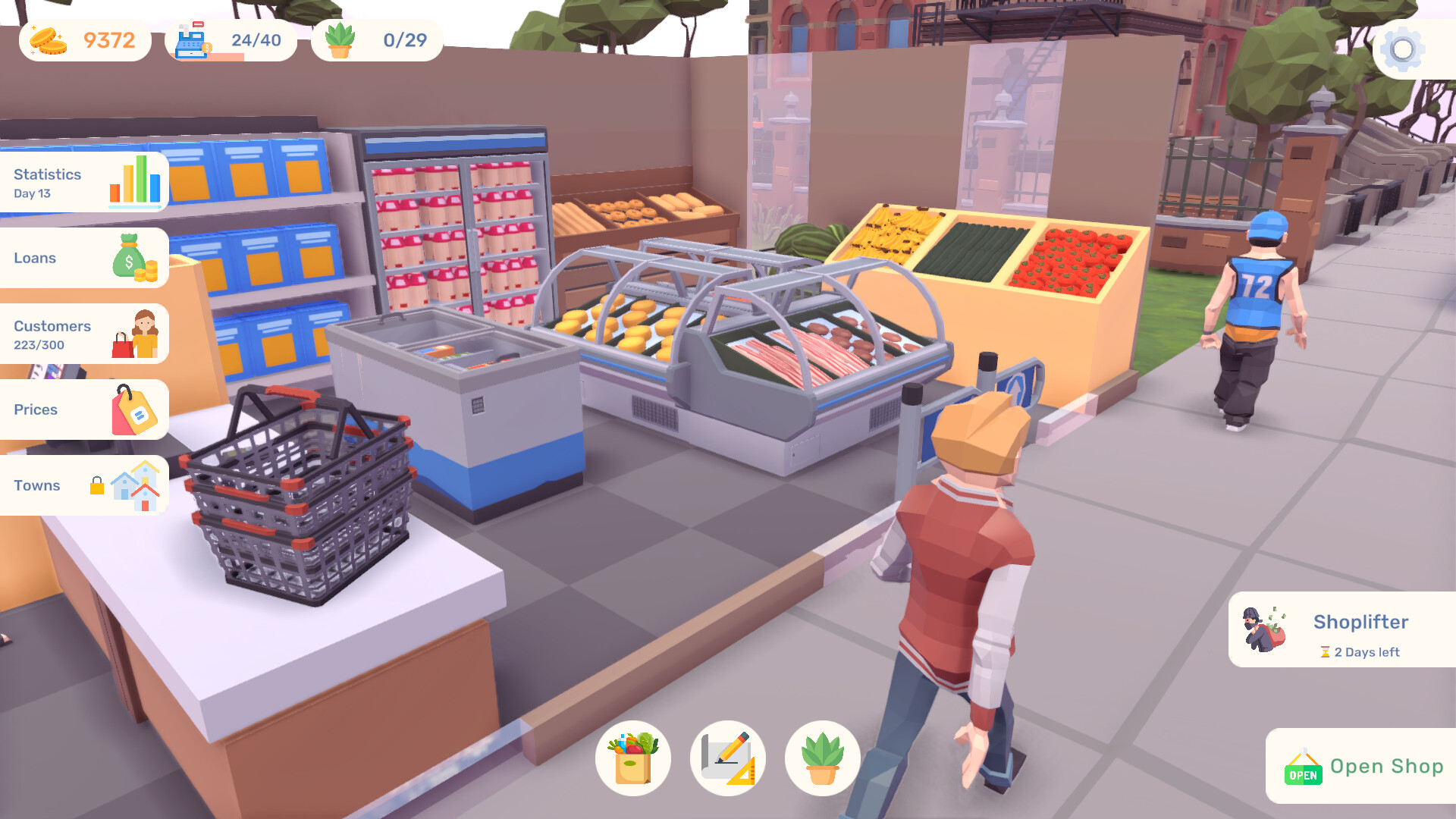The image size is (1456, 819).
Task: Select the Loans money bag icon
Action: (x=130, y=257)
